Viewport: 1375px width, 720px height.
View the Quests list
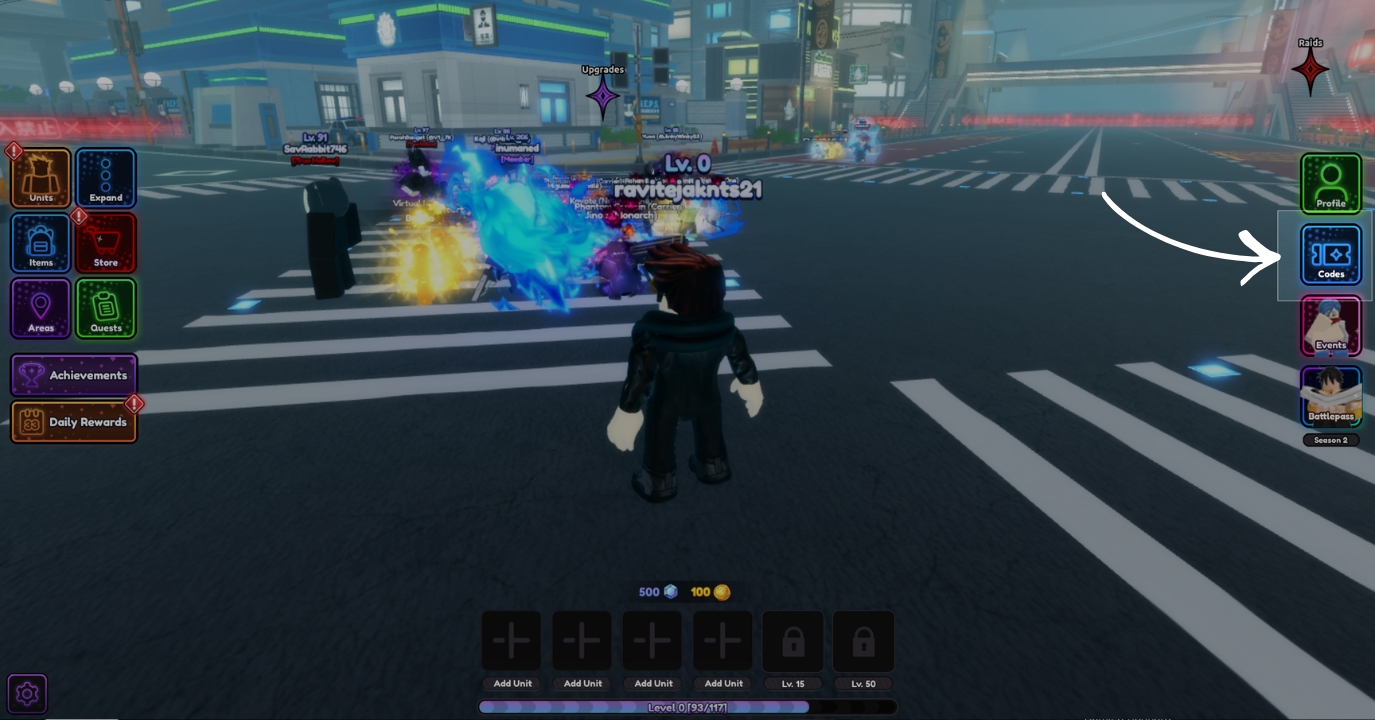[106, 308]
